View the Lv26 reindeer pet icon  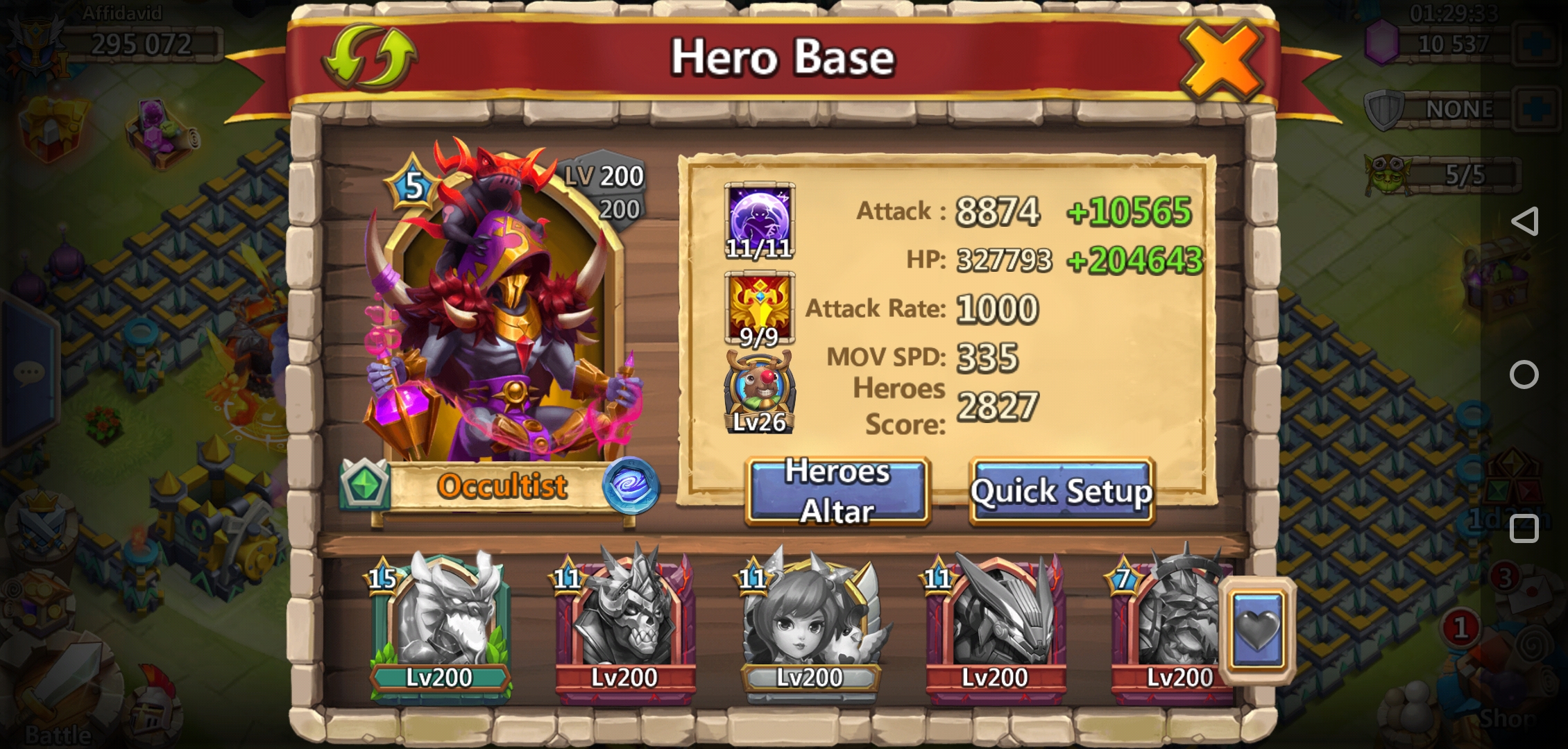(759, 393)
